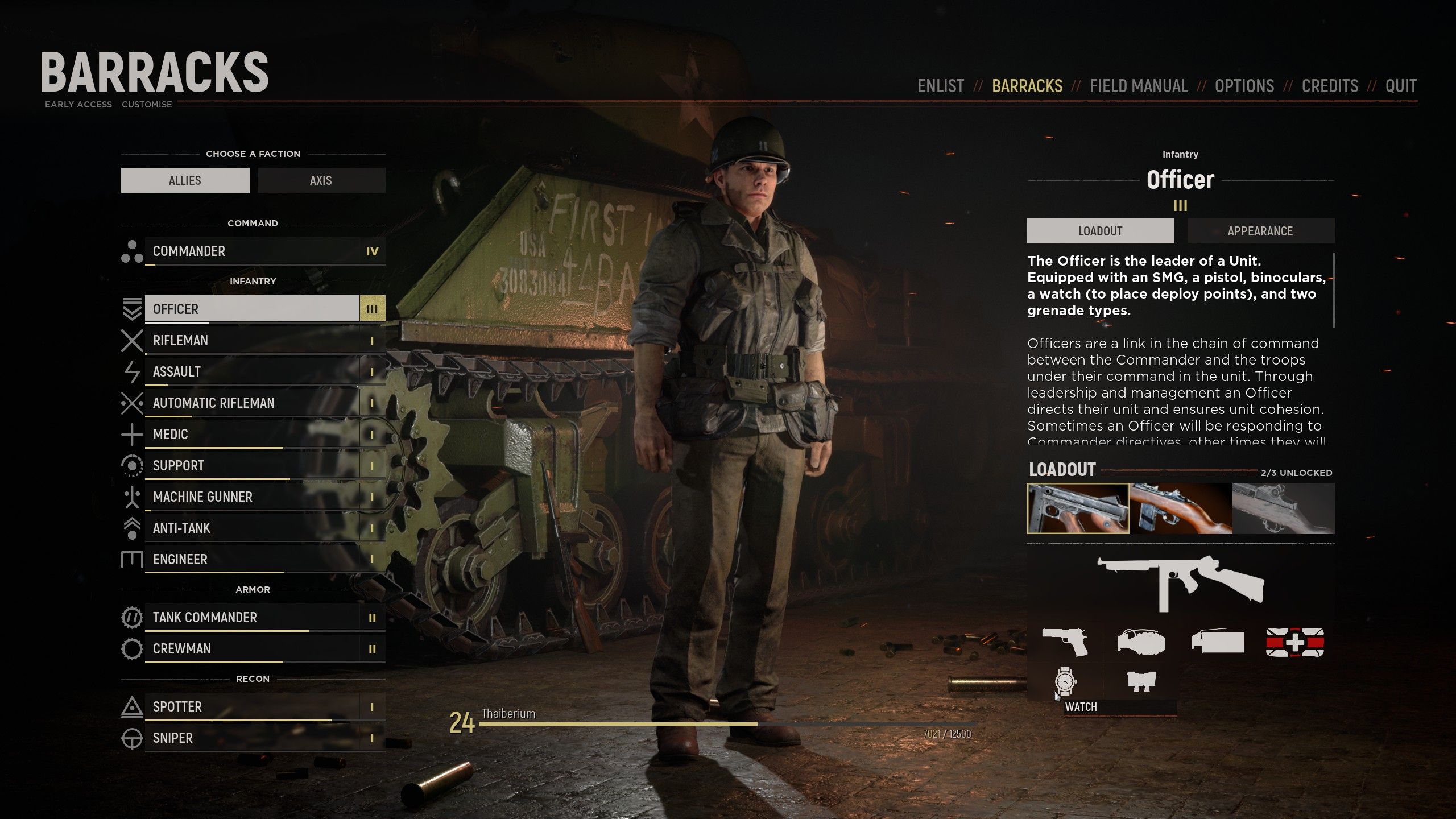Screen dimensions: 1456x819
Task: Choose the second carbine loadout thumbnail
Action: pyautogui.click(x=1181, y=508)
